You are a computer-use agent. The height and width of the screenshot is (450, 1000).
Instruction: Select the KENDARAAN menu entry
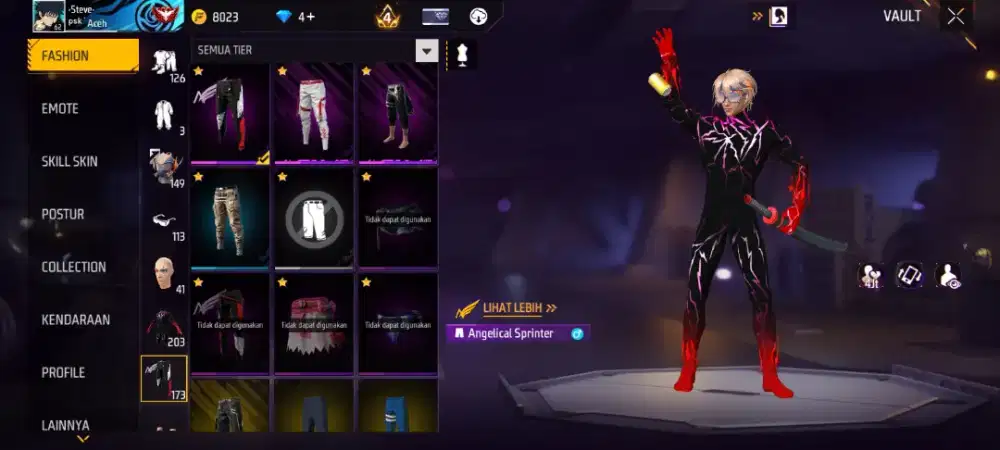75,320
